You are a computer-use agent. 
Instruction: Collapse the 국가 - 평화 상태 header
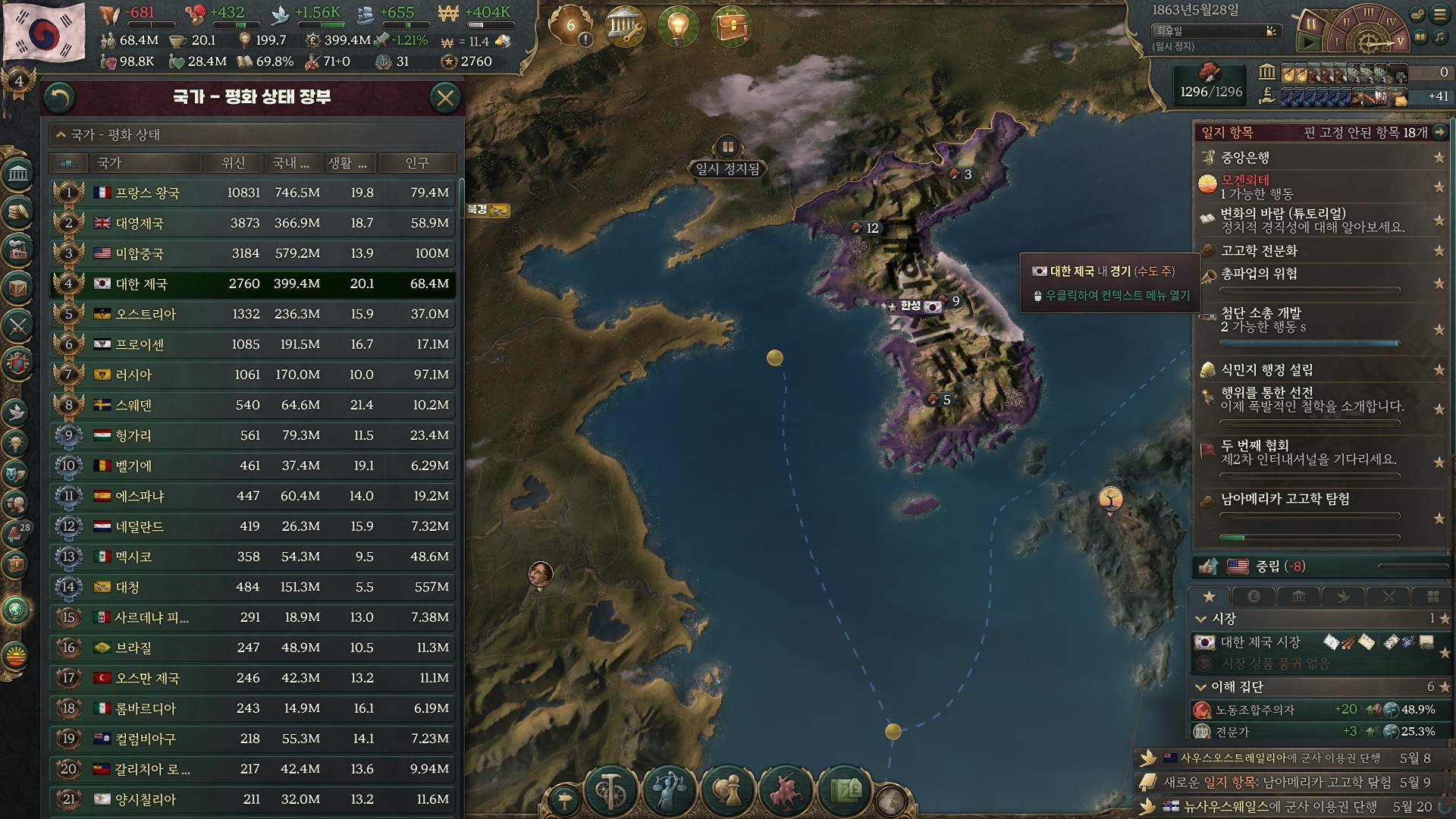(x=61, y=135)
